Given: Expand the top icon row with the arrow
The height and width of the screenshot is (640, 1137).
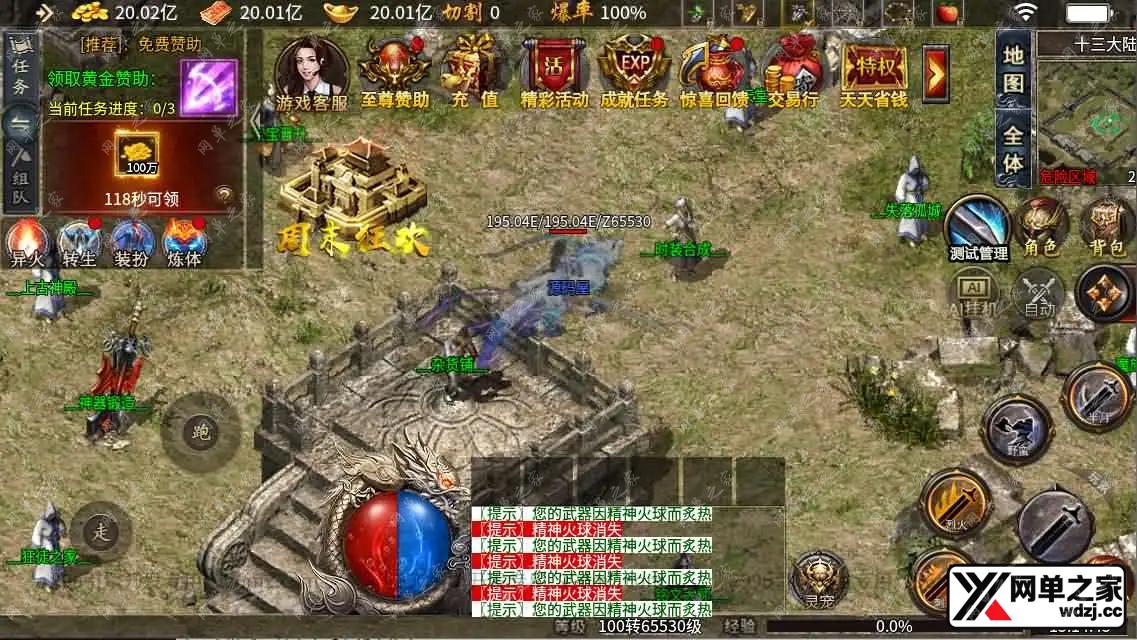Looking at the screenshot, I should [936, 71].
